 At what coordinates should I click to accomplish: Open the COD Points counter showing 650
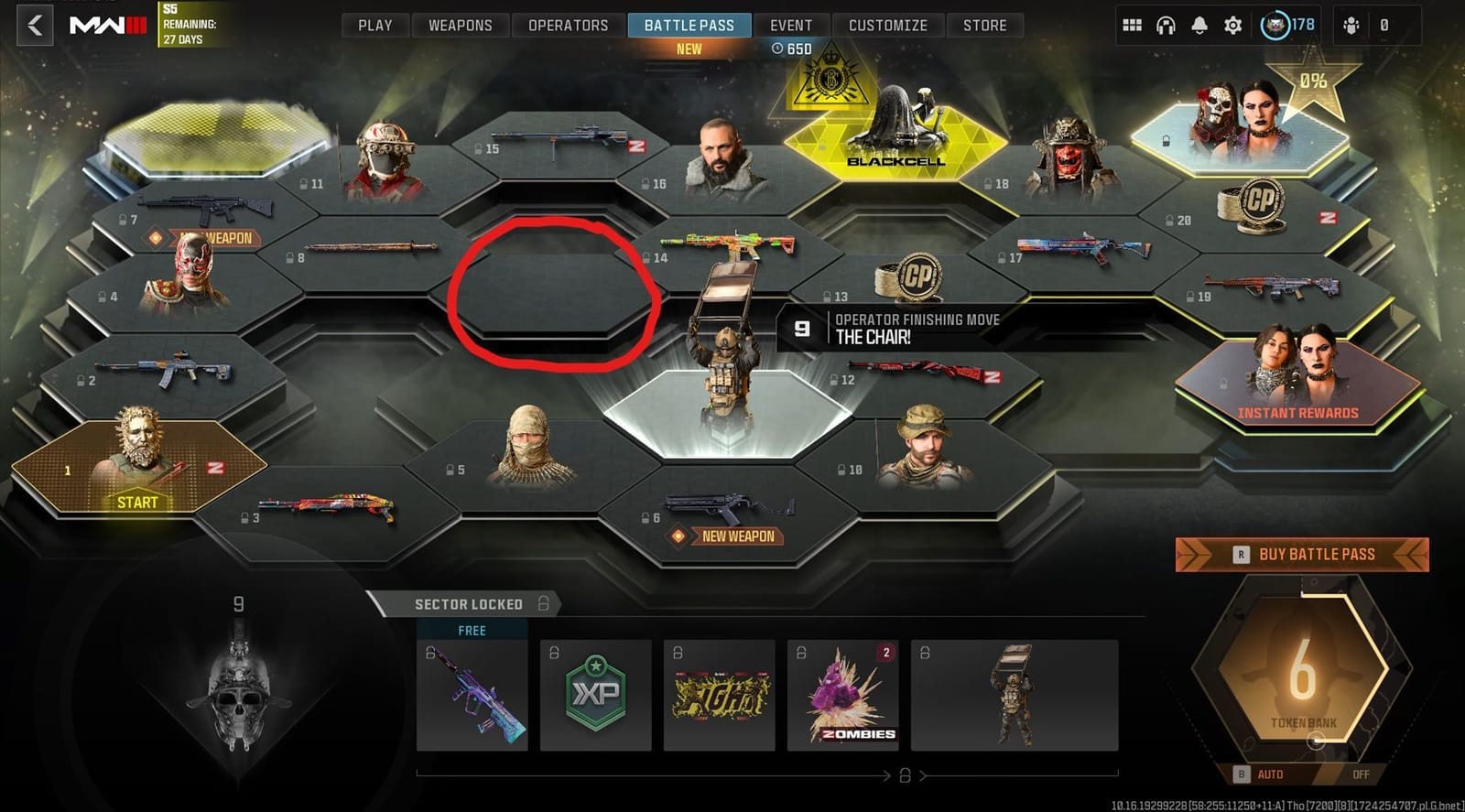(791, 49)
